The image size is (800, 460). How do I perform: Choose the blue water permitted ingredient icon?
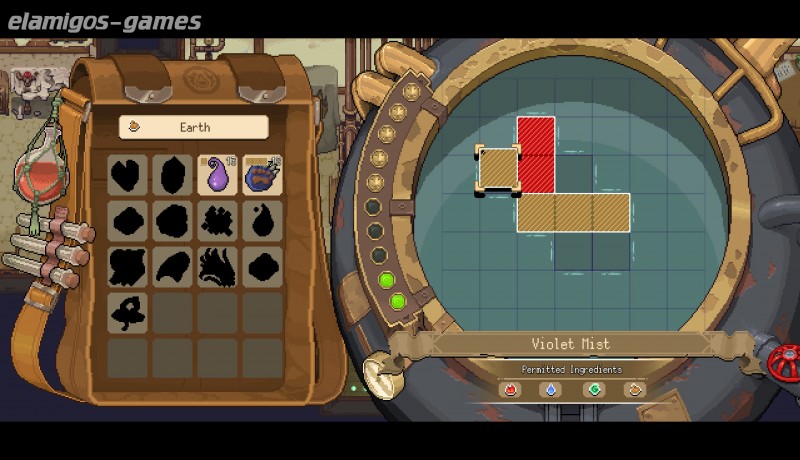coord(550,389)
